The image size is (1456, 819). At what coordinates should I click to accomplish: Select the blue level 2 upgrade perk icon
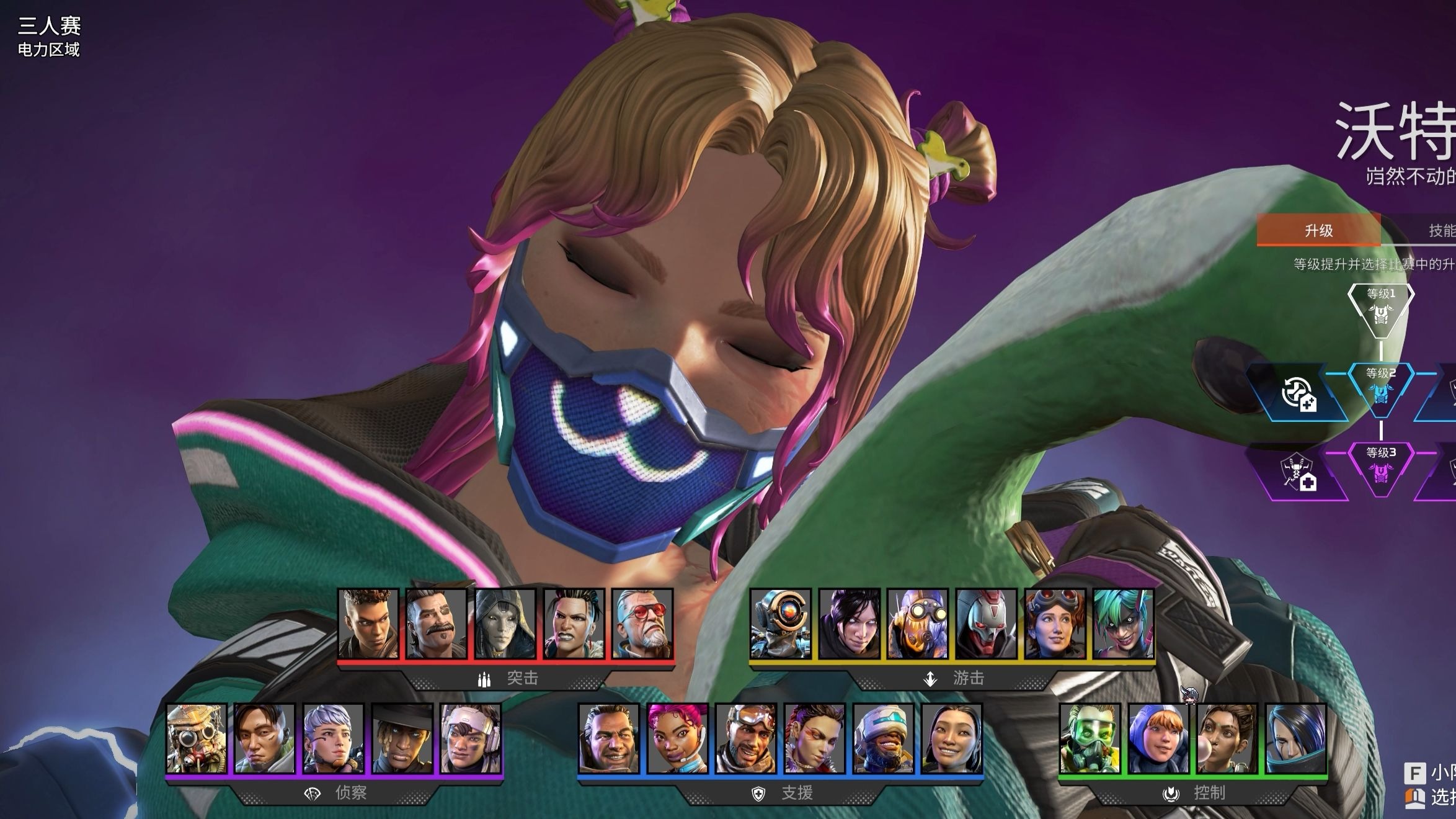1297,394
